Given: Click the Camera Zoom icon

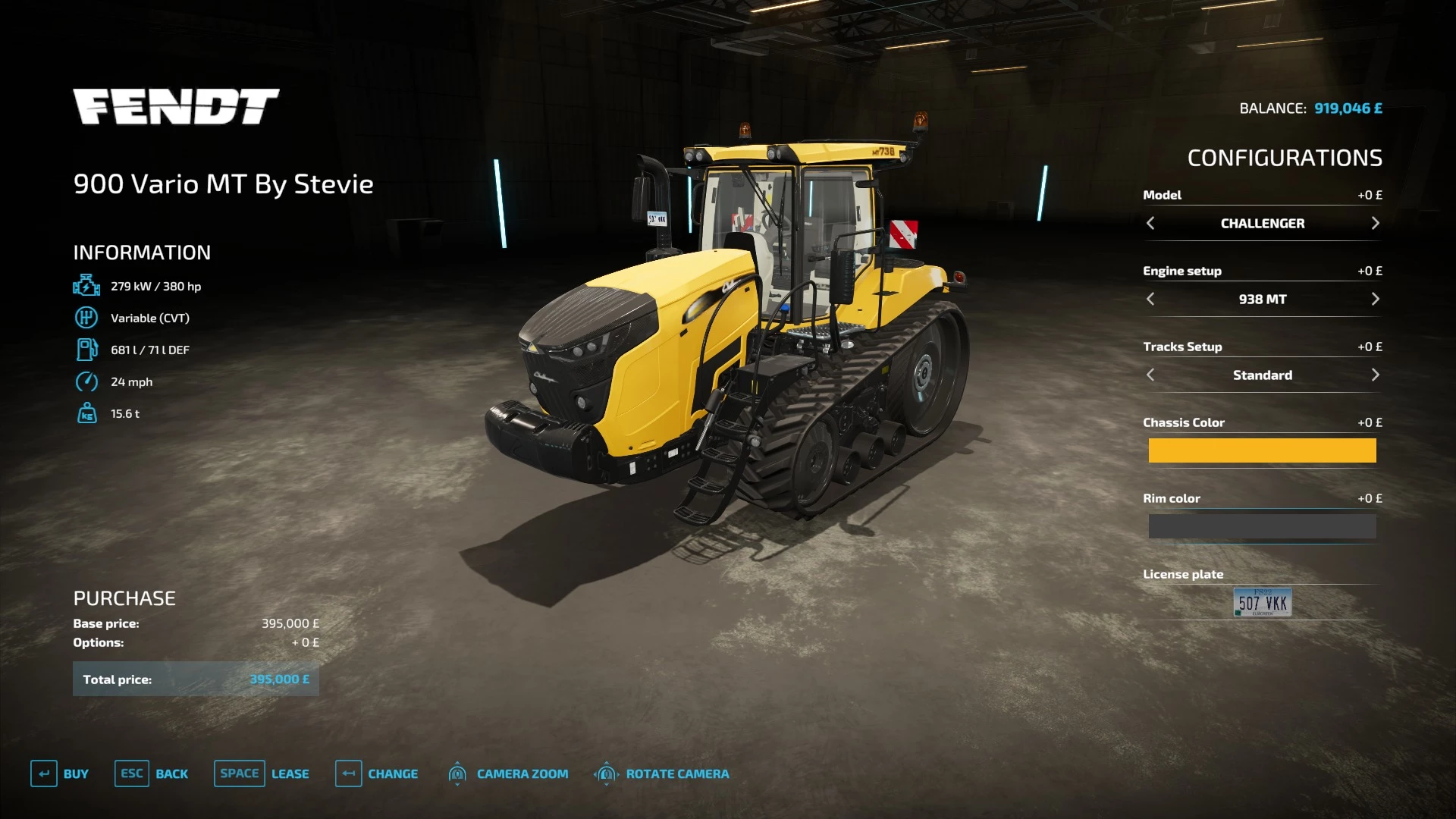Looking at the screenshot, I should (x=458, y=773).
